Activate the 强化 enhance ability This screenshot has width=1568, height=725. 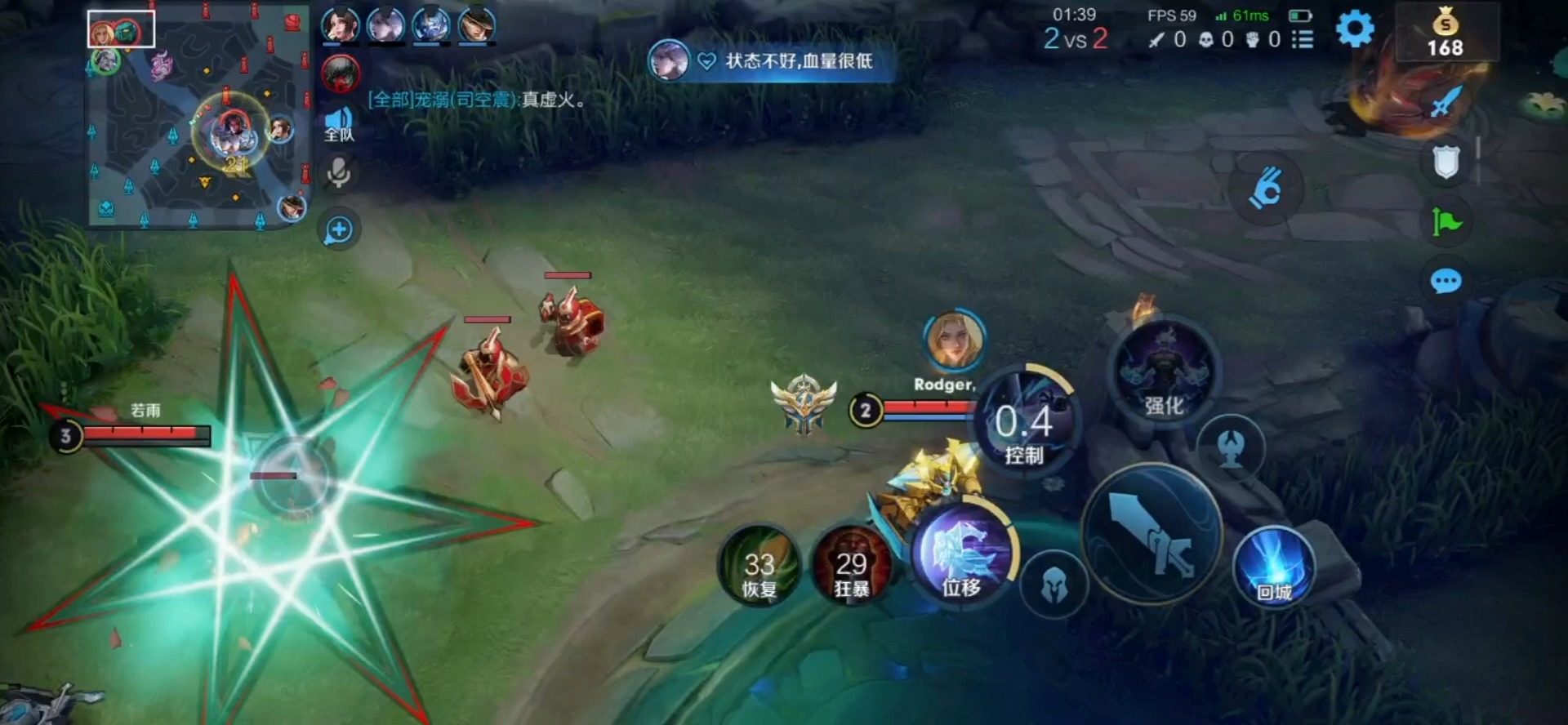1164,372
